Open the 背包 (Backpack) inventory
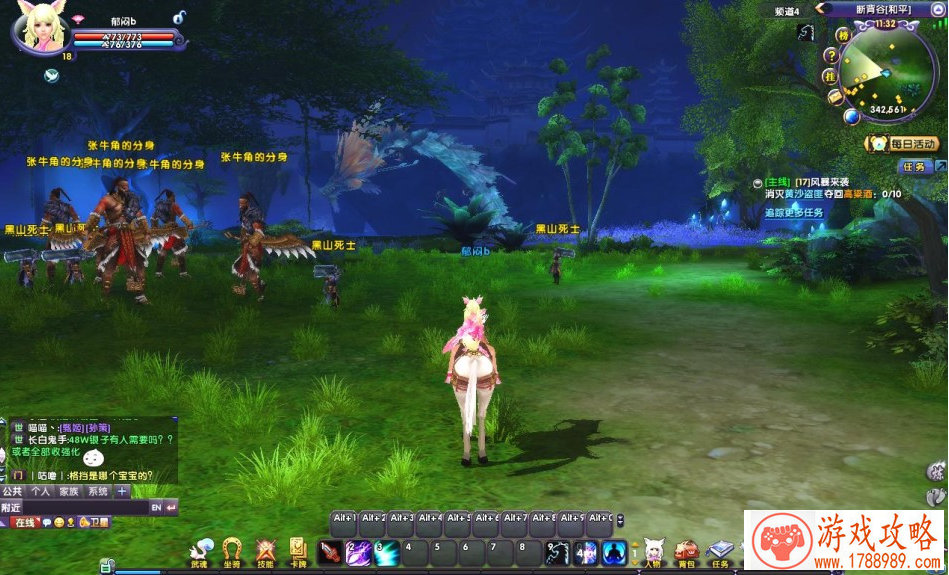This screenshot has width=949, height=575. tap(686, 550)
